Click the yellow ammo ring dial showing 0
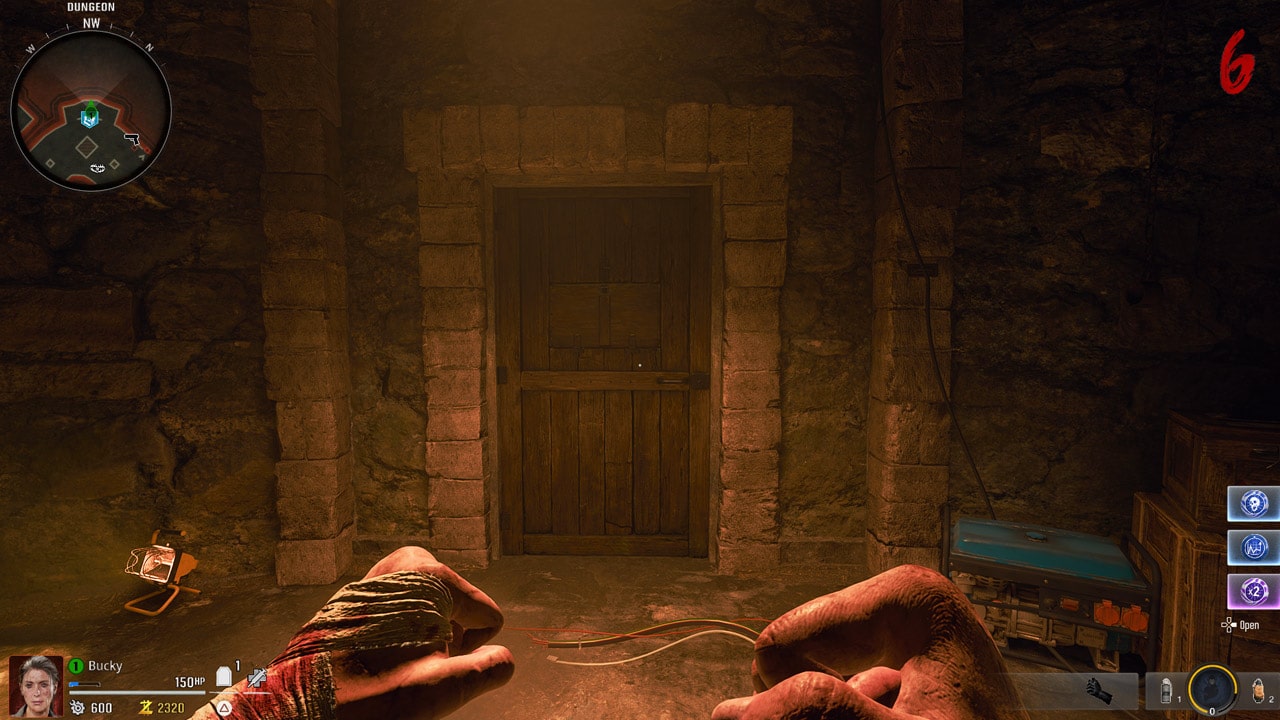 click(x=1212, y=689)
